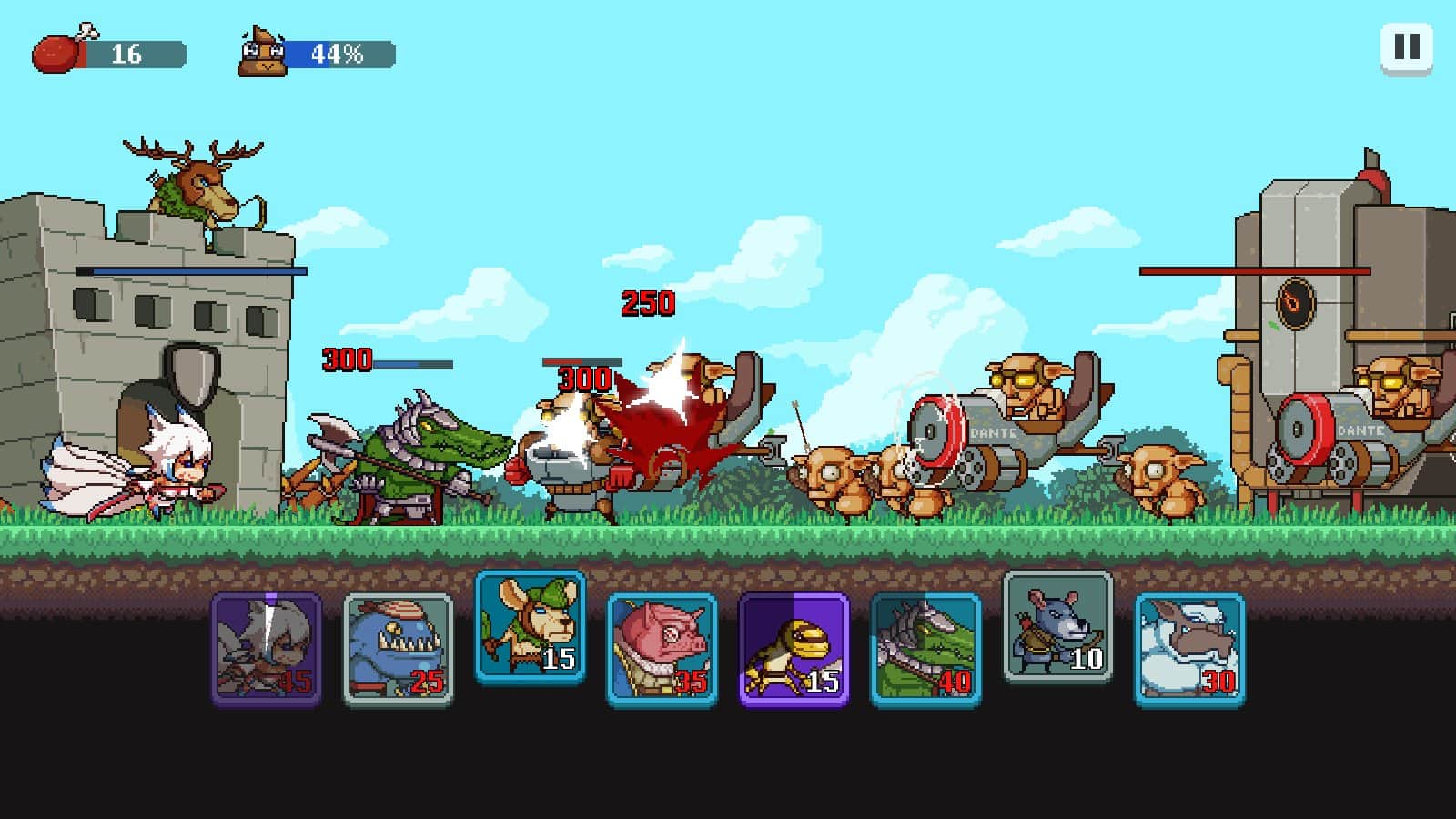Summon the white yeti unit costing 30
Image resolution: width=1456 pixels, height=819 pixels.
[x=1189, y=649]
